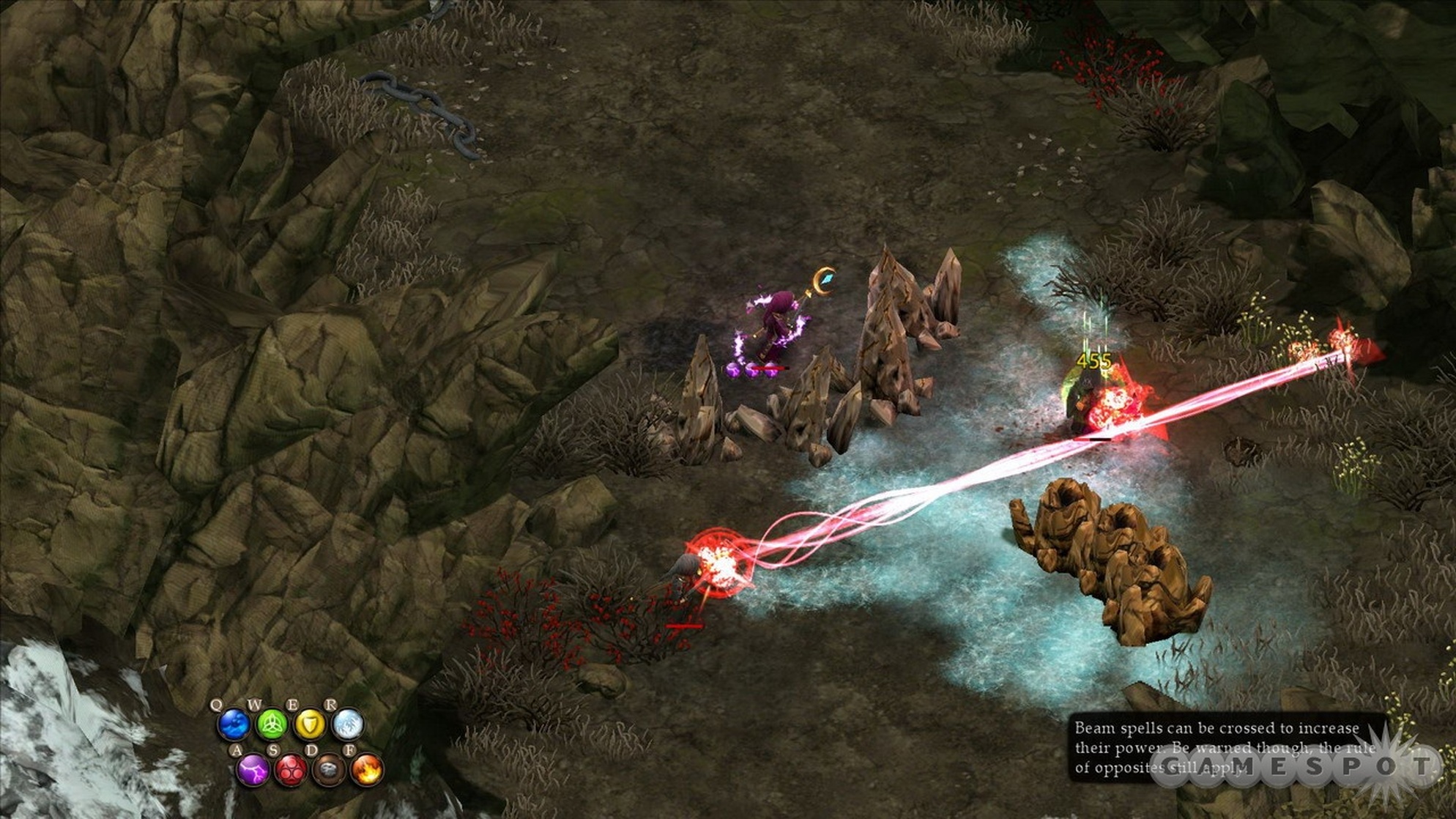Activate the orange Fire element orb
Image resolution: width=1456 pixels, height=819 pixels.
[367, 771]
